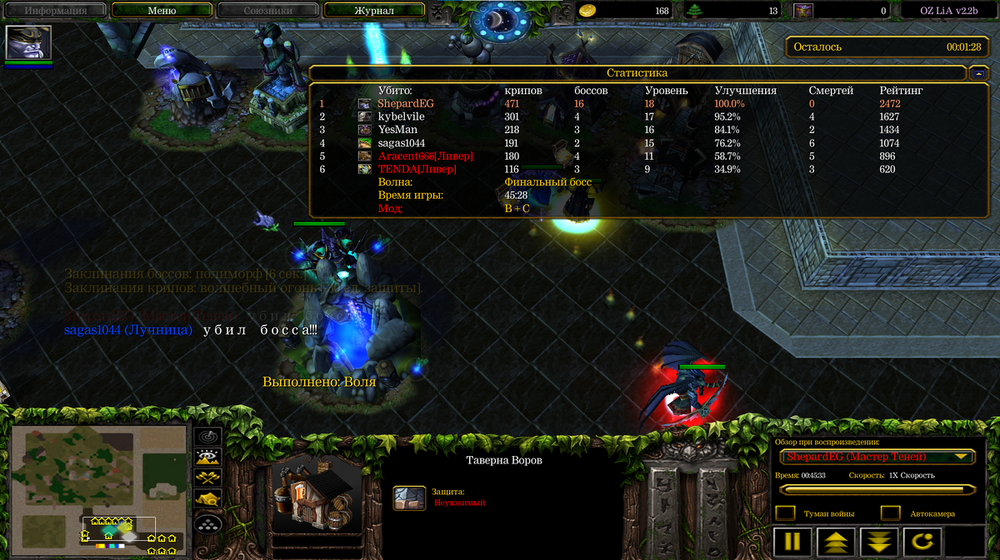Screen dimensions: 1000x560
Task: Pause the replay playback
Action: [792, 543]
